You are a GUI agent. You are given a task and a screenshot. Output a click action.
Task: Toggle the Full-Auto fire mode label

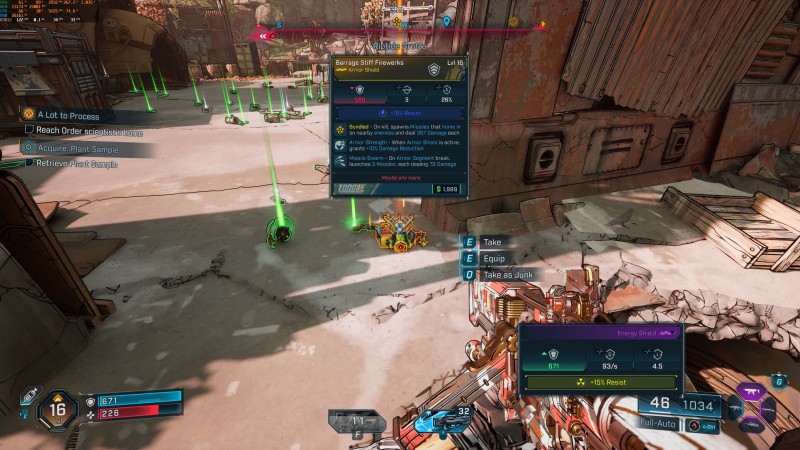[x=660, y=424]
